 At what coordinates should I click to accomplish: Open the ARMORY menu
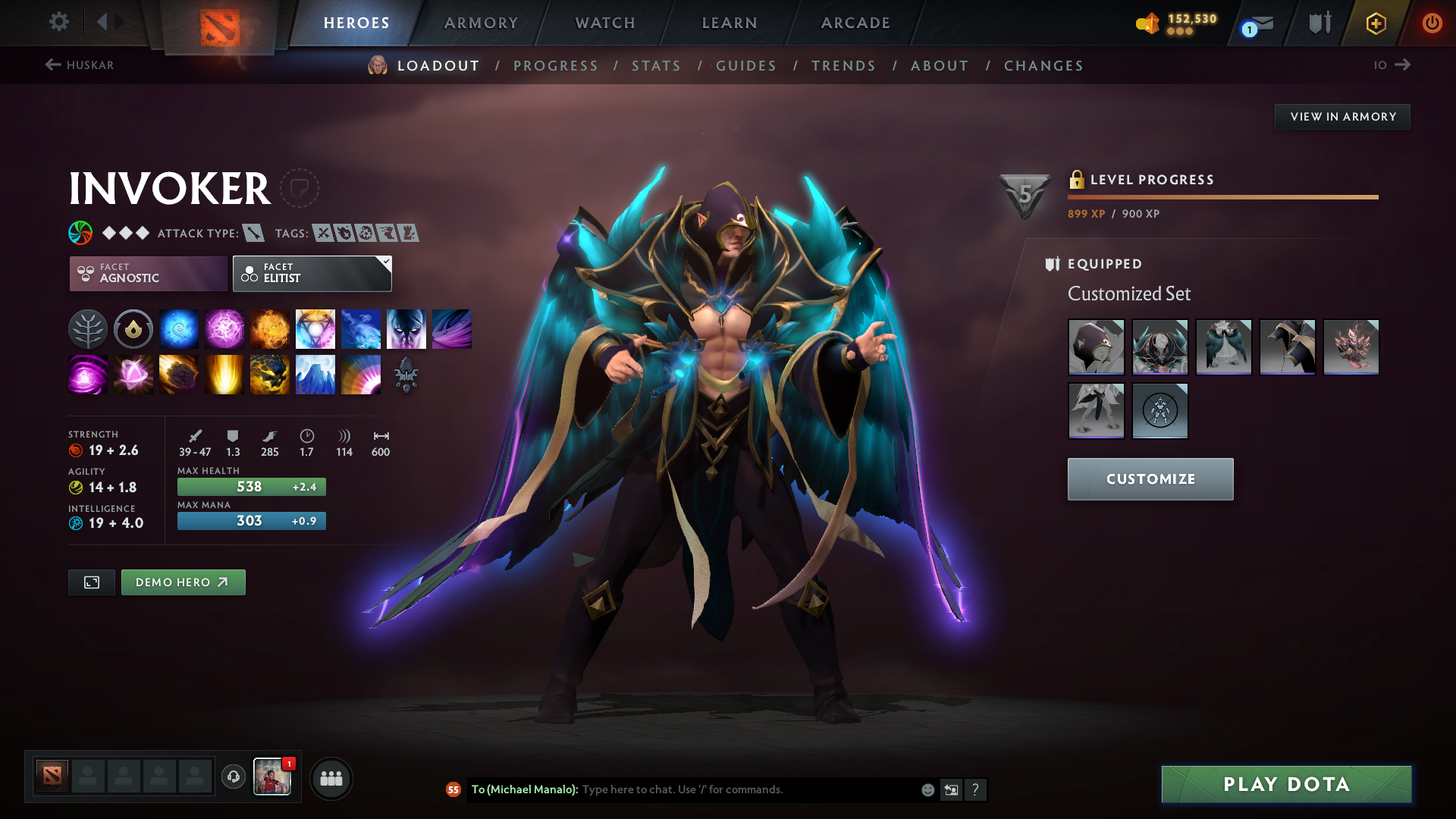coord(481,23)
